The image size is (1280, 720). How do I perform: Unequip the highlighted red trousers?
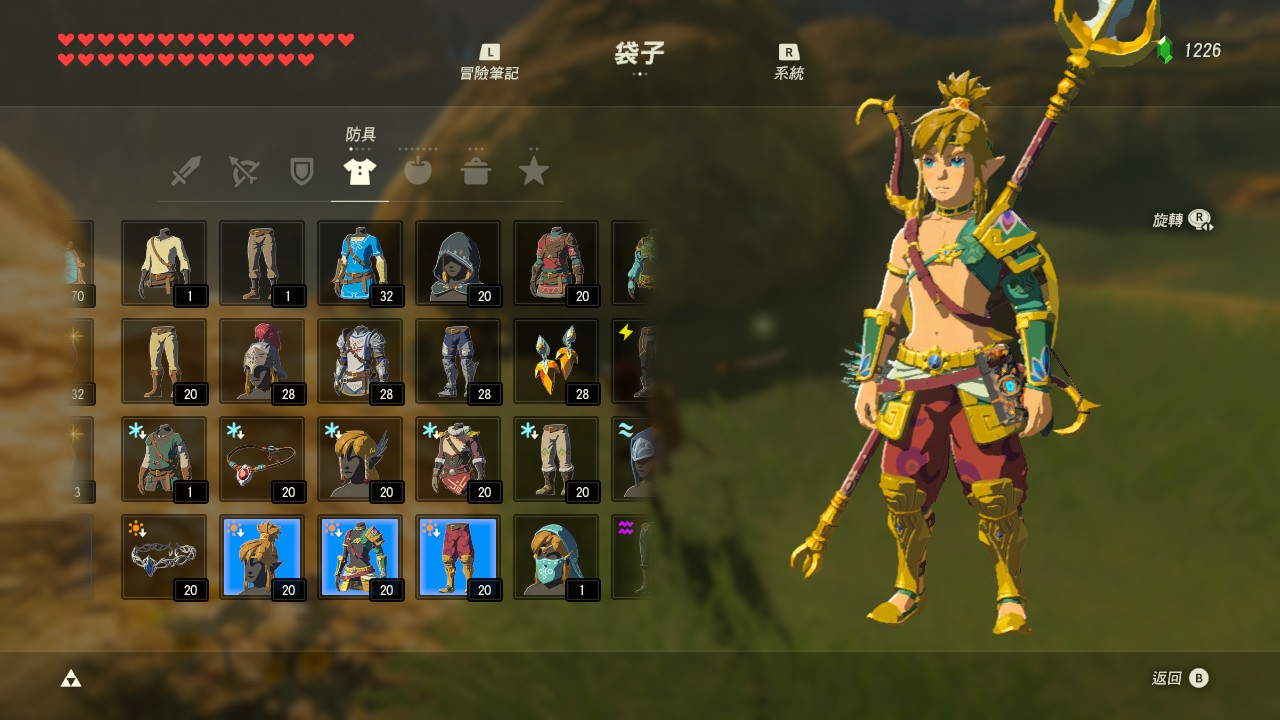[457, 557]
